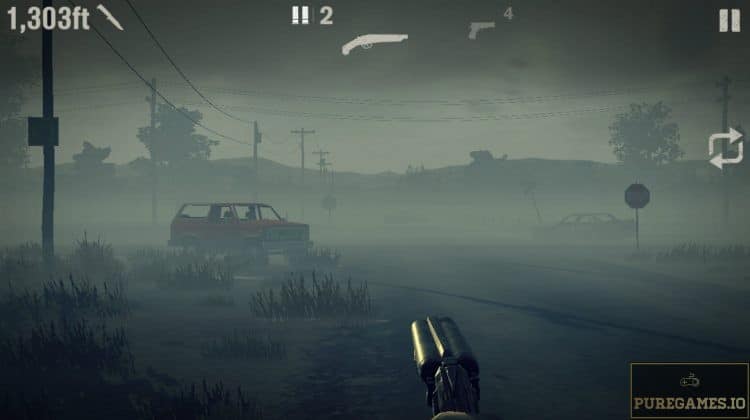
Task: Switch to the pistol weapon icon
Action: [x=481, y=29]
